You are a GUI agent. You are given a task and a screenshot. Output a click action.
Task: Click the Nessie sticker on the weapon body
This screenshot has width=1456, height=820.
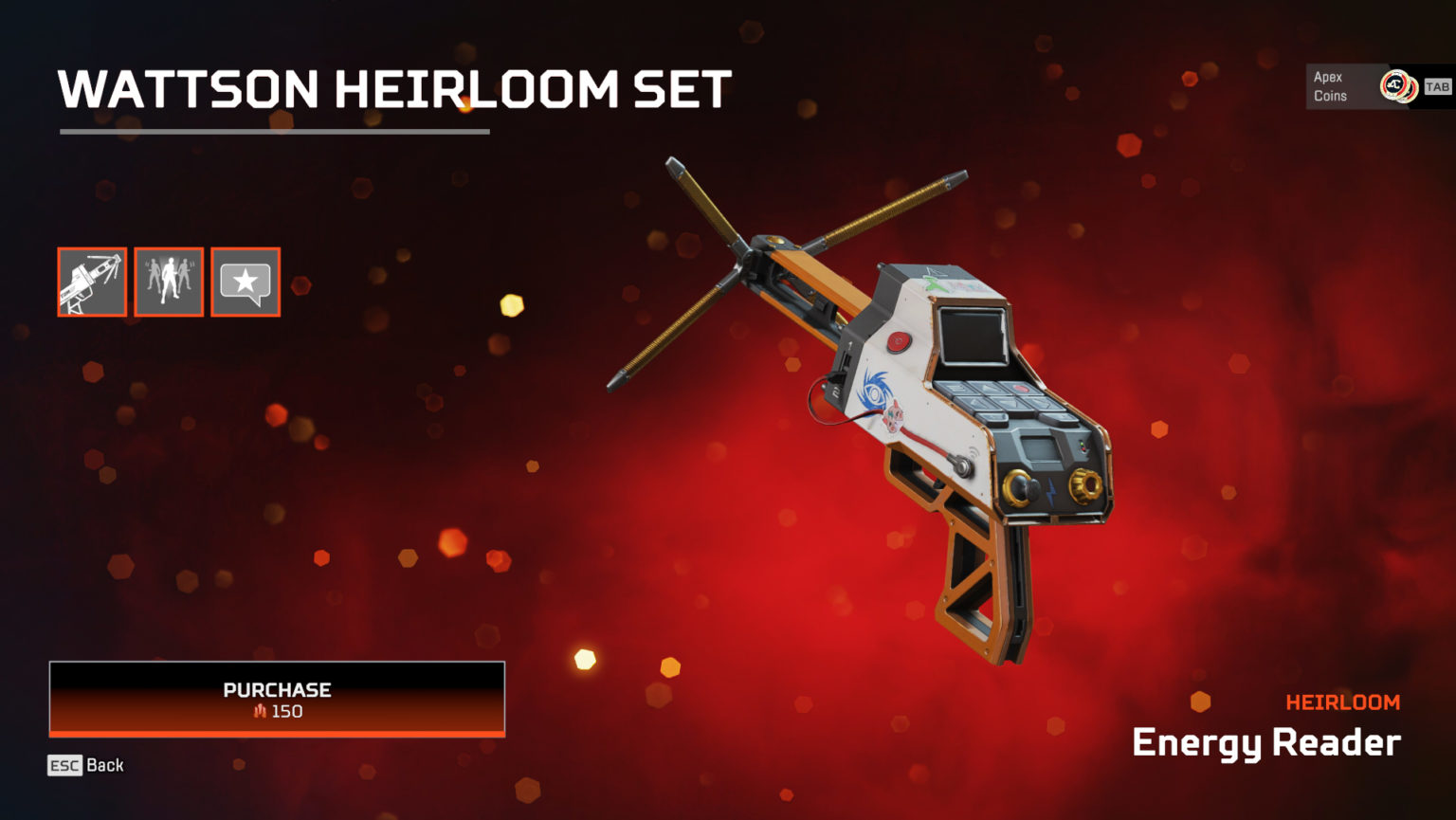[x=894, y=417]
